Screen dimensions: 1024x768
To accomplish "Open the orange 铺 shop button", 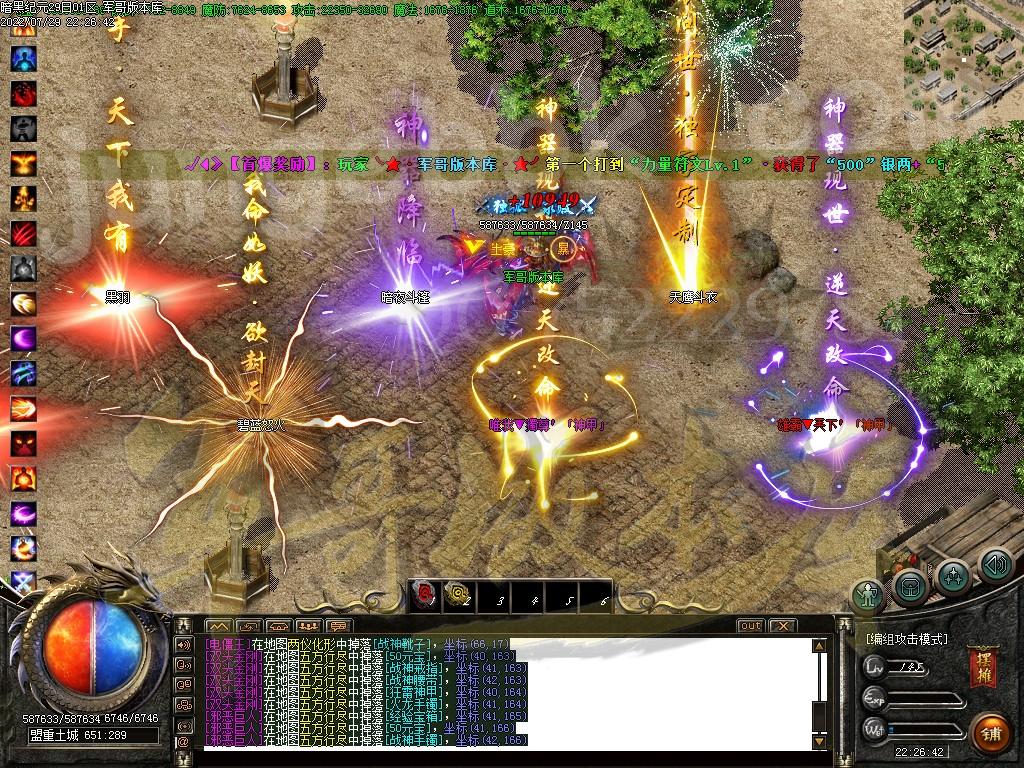I will coord(988,730).
